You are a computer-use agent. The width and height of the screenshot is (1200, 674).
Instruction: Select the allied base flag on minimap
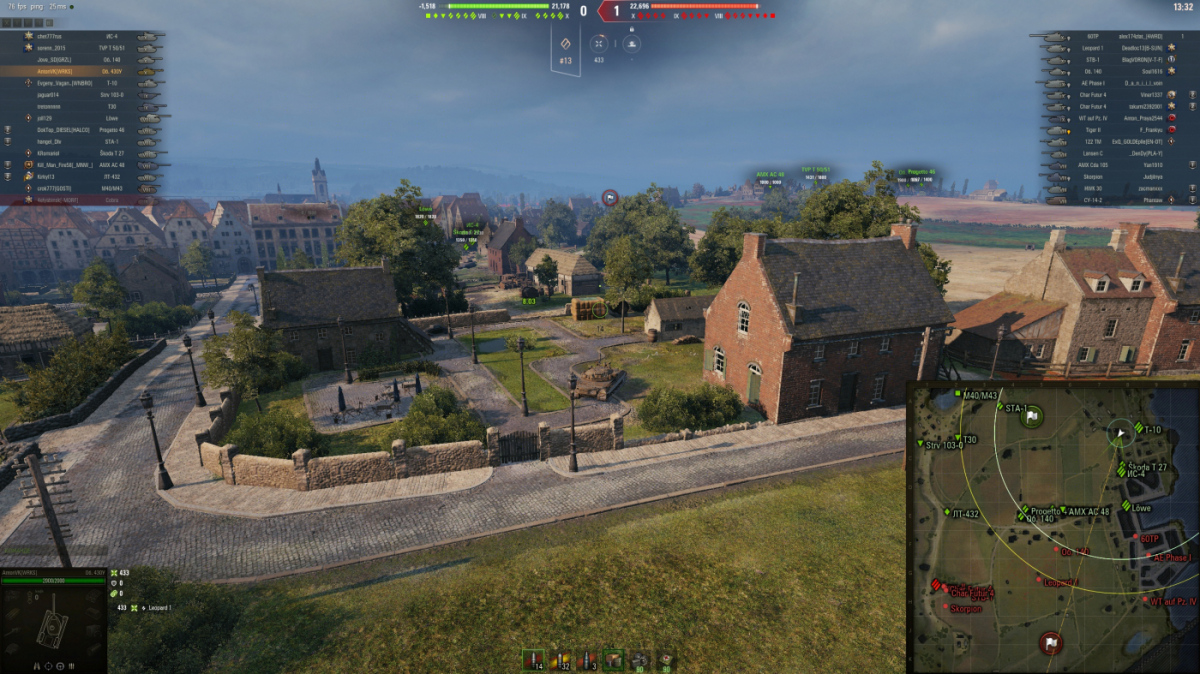pos(1033,415)
